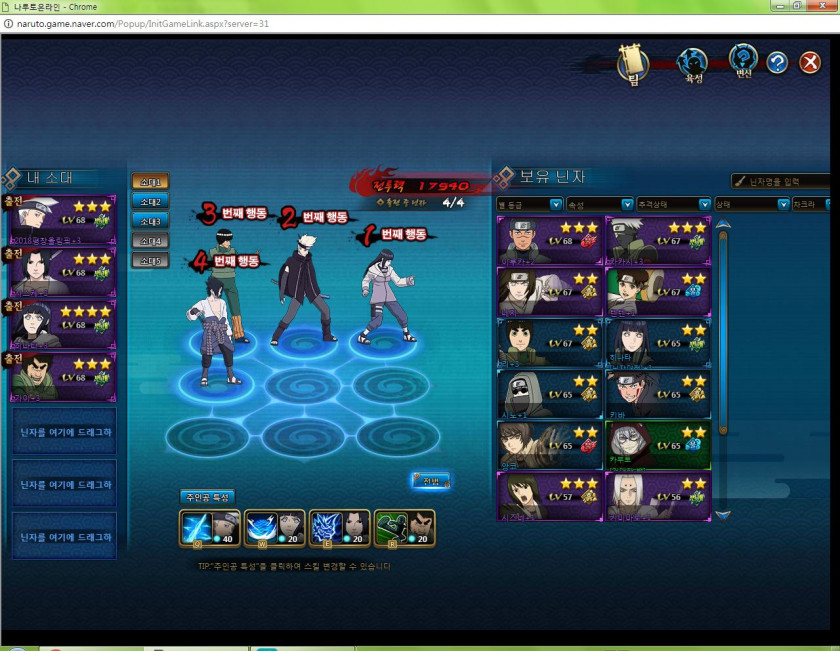Choose squad tab 소대5
The width and height of the screenshot is (840, 651).
(x=150, y=261)
